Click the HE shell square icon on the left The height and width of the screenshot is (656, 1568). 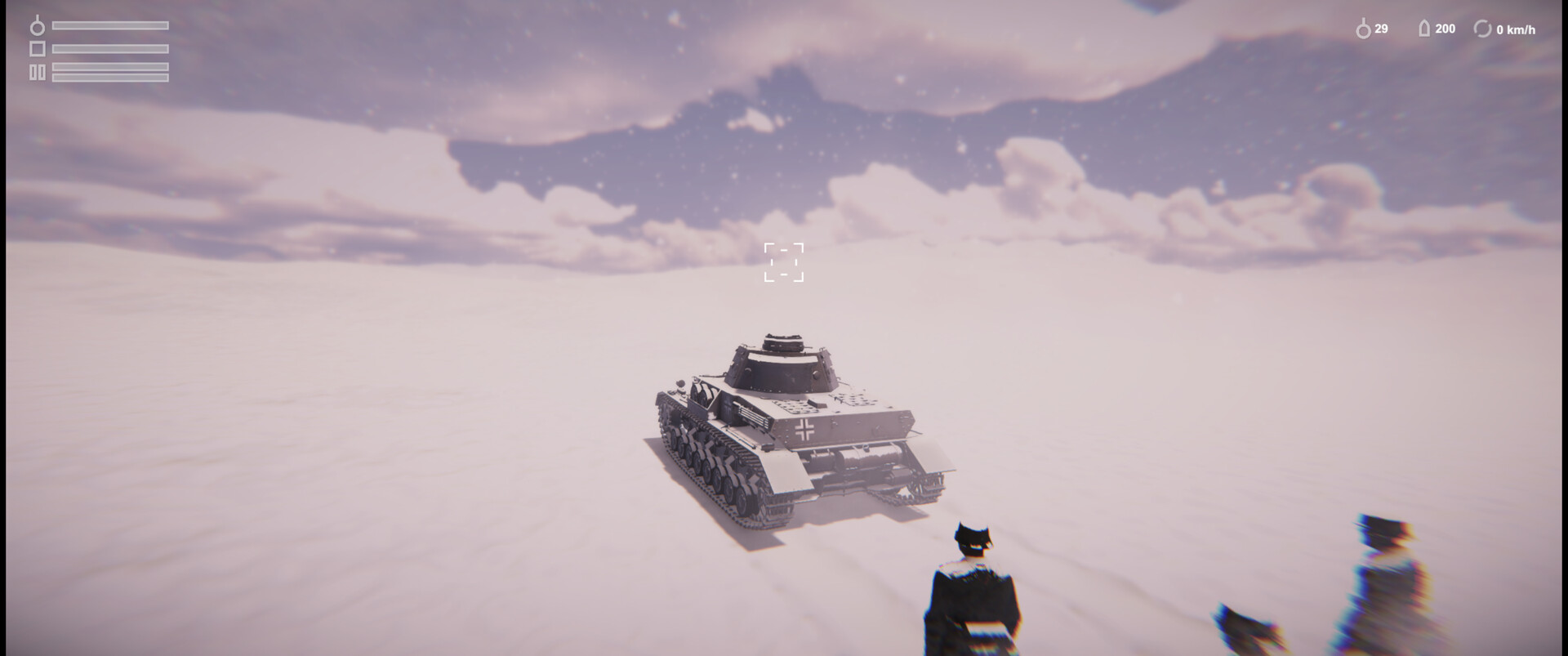tap(36, 51)
